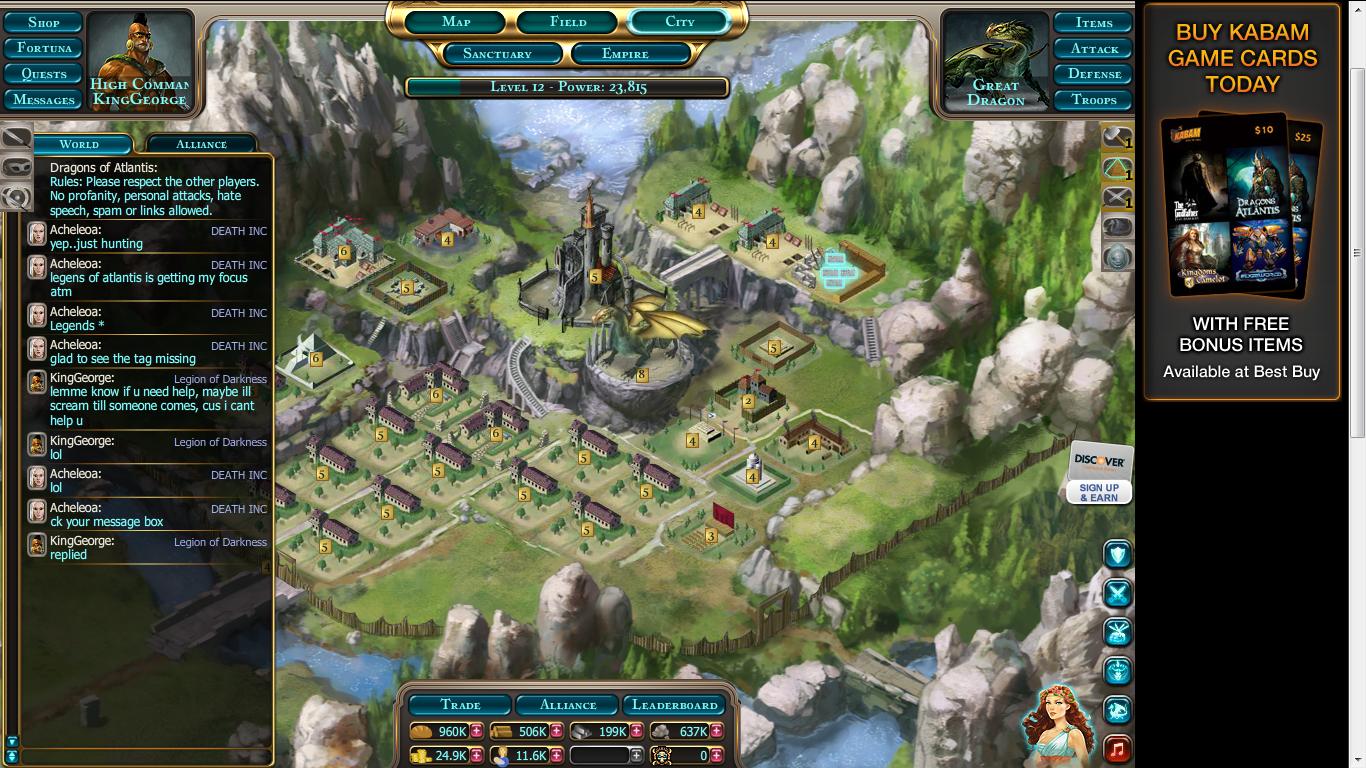
Task: Select the World chat tab
Action: [80, 144]
